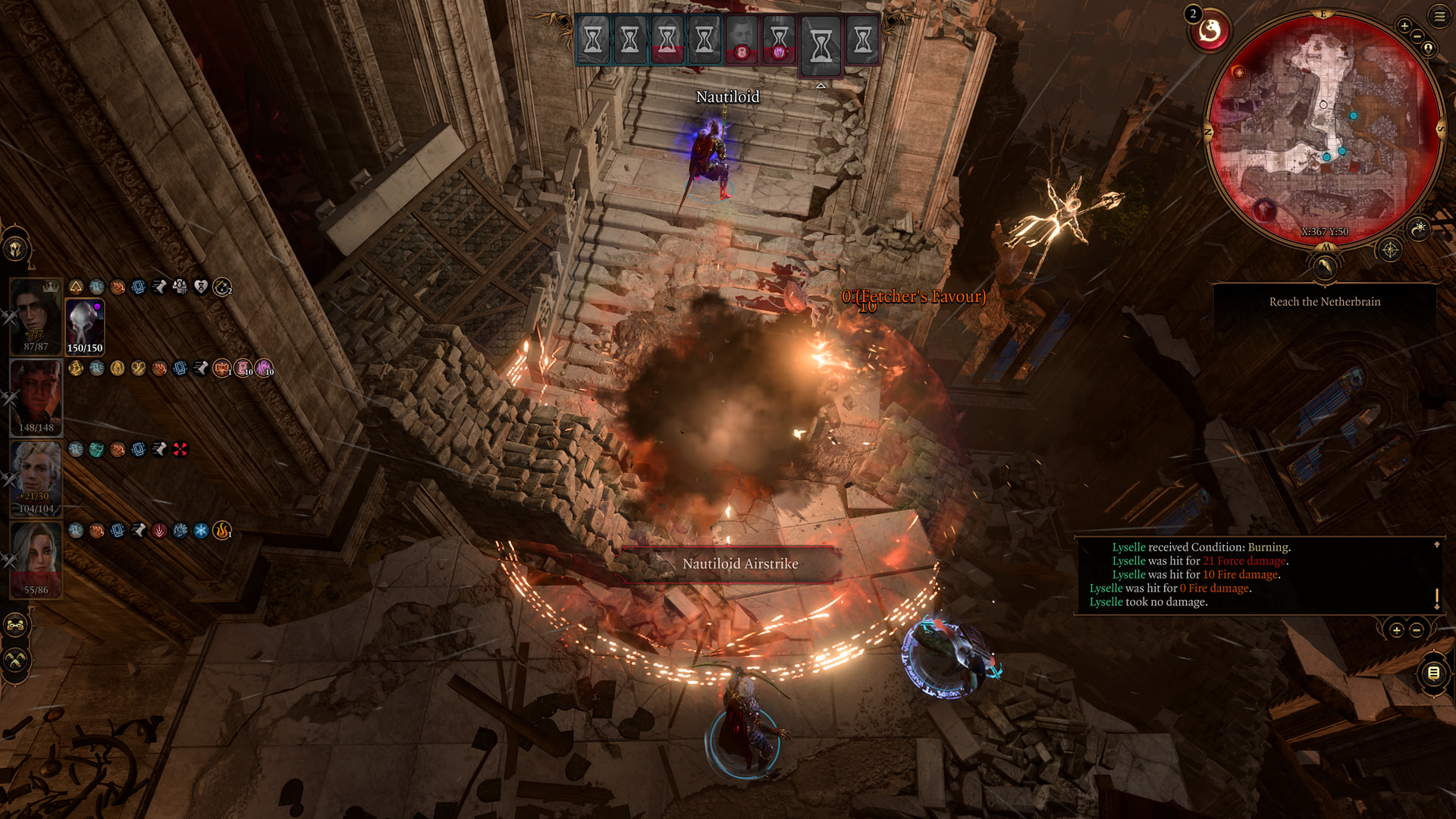Screen dimensions: 1456x819
Task: Zoom in the minimap with plus button
Action: click(x=1404, y=27)
